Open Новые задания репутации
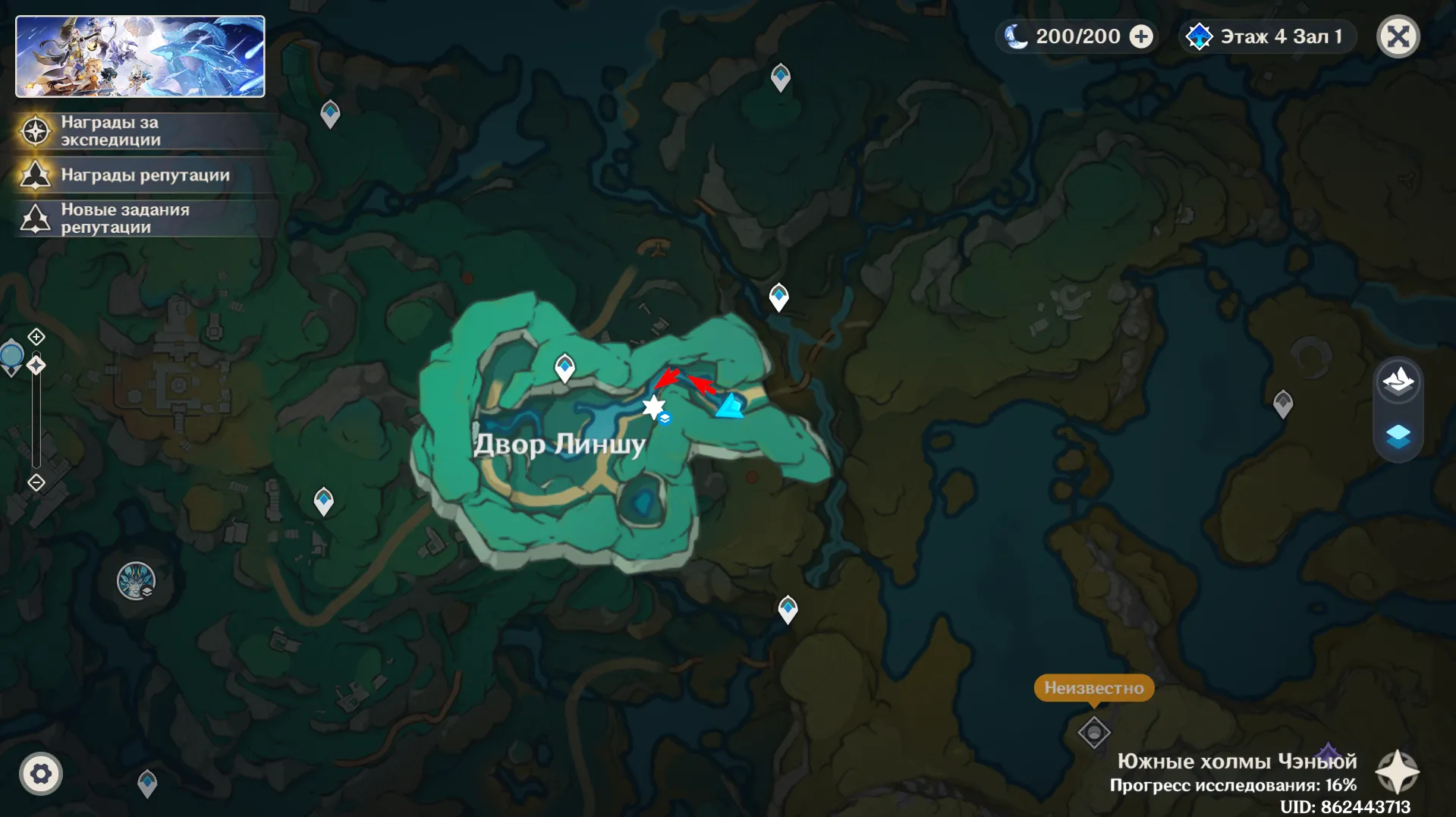This screenshot has height=817, width=1456. [x=125, y=218]
